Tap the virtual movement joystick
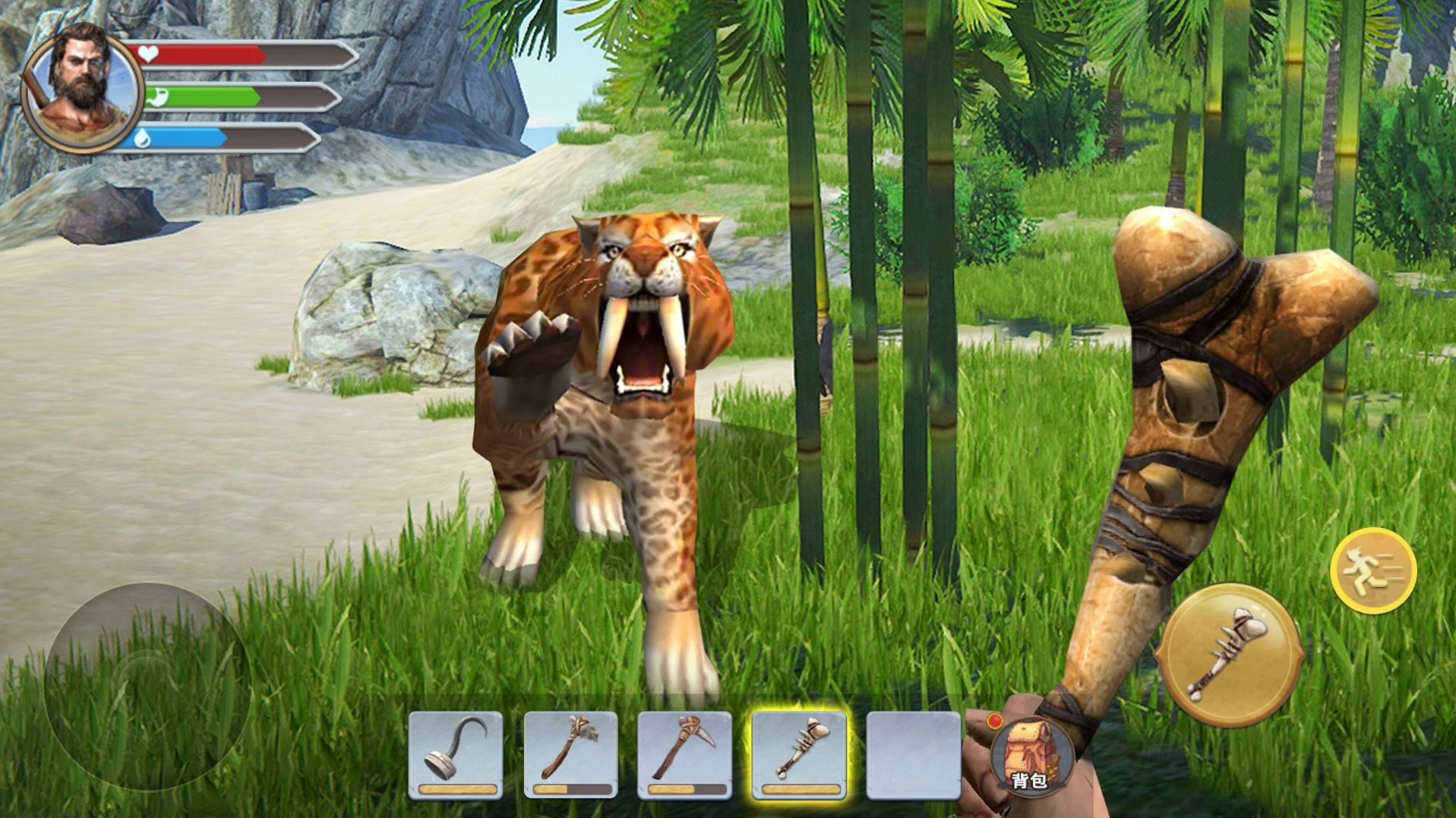Image resolution: width=1456 pixels, height=818 pixels. click(147, 686)
